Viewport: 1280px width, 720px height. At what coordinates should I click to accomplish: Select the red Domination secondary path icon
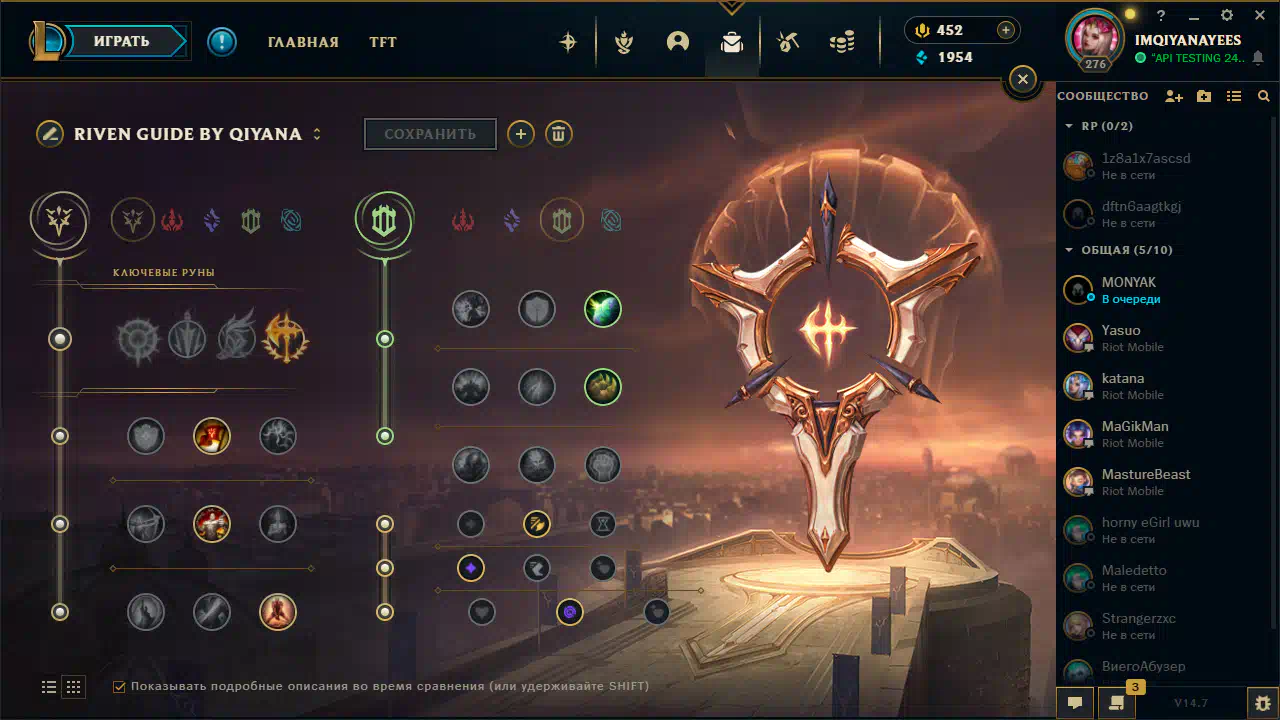click(463, 220)
